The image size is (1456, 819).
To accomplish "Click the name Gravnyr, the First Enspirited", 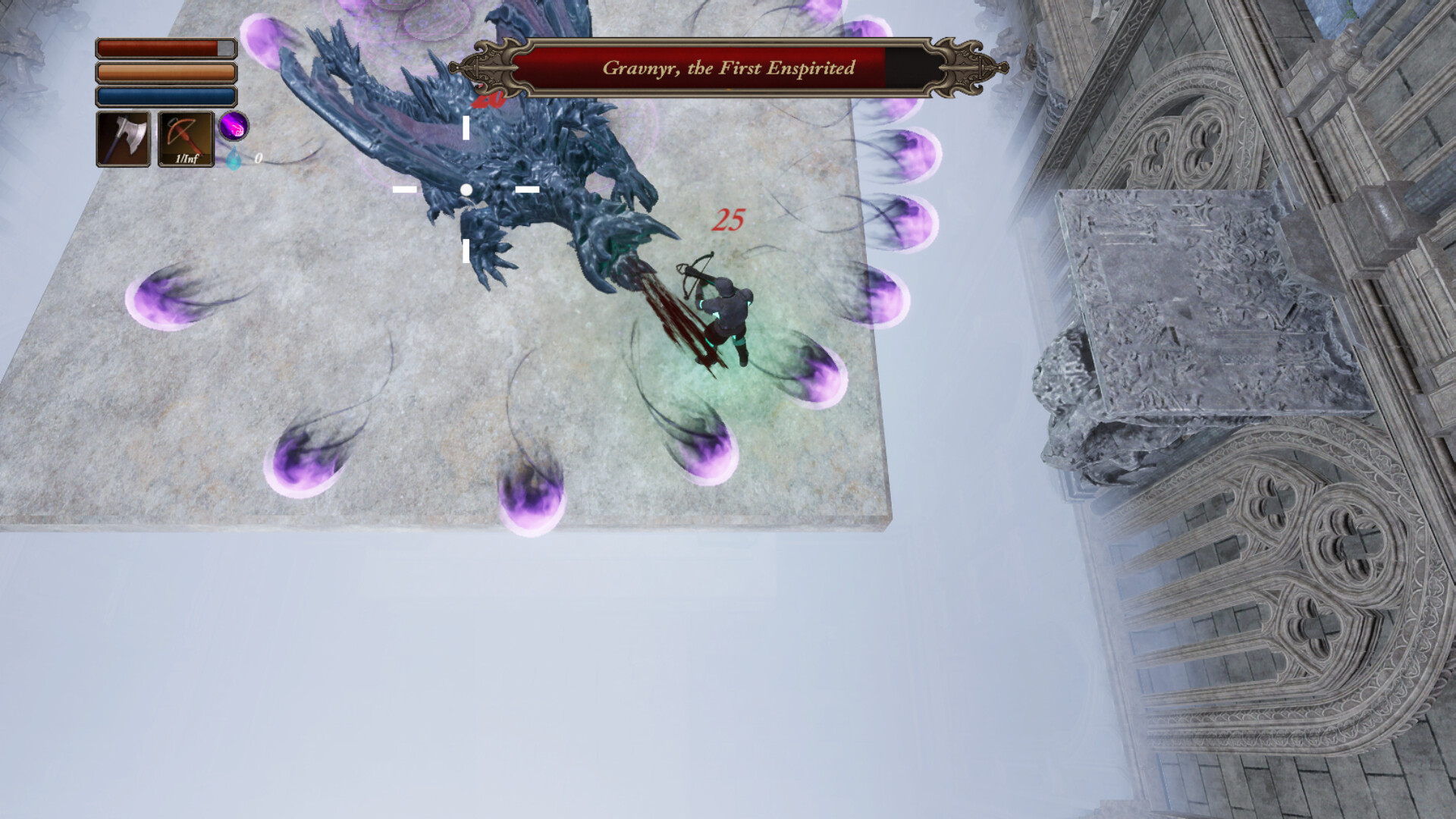I will 728,67.
